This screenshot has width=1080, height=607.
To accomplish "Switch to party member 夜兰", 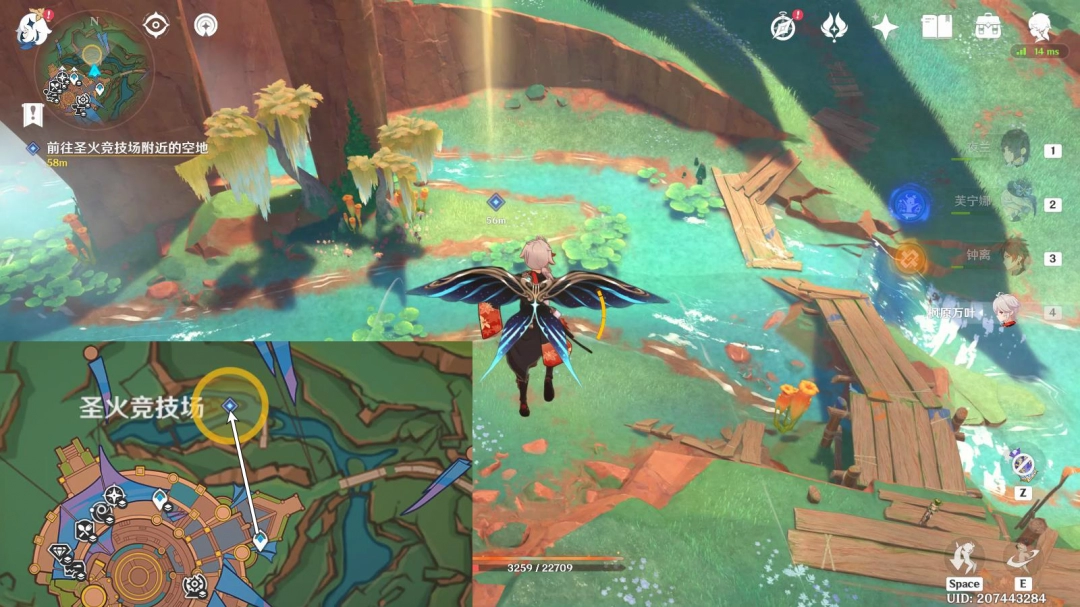I will pos(1016,149).
